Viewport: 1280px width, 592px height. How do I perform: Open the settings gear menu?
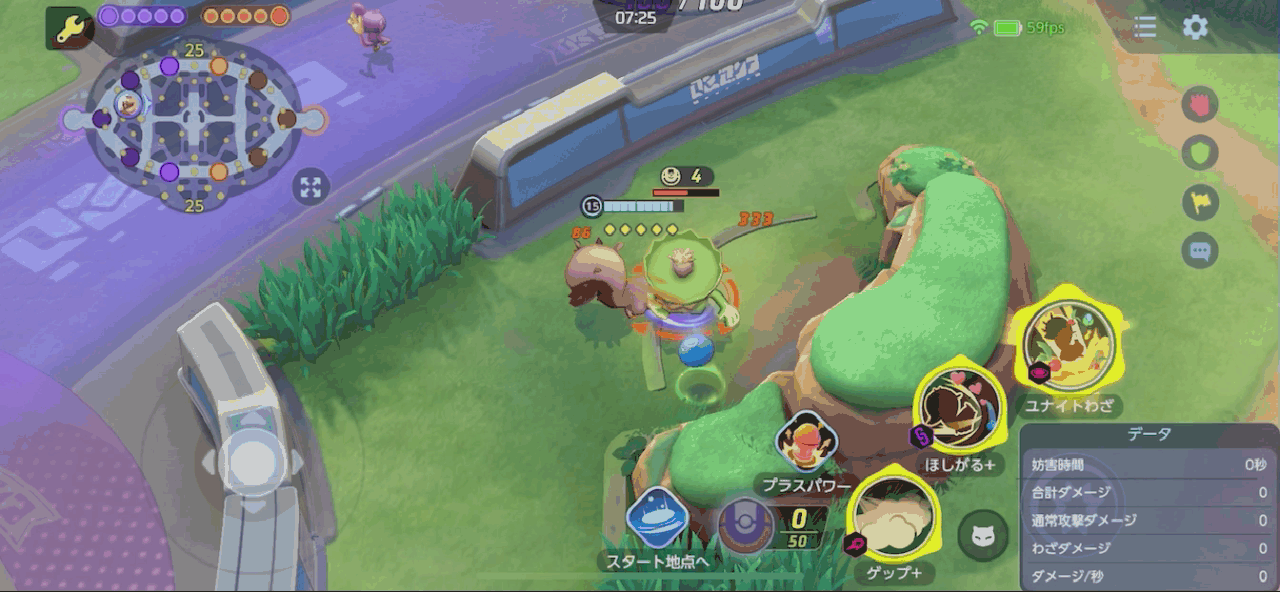pyautogui.click(x=1195, y=27)
